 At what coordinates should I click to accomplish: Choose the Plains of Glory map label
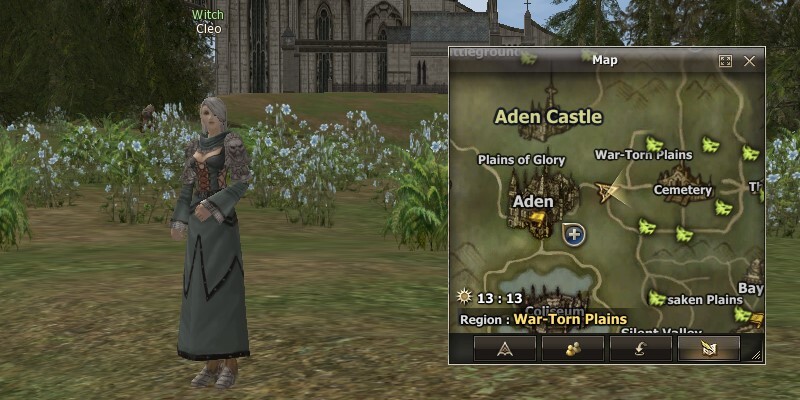coord(521,160)
